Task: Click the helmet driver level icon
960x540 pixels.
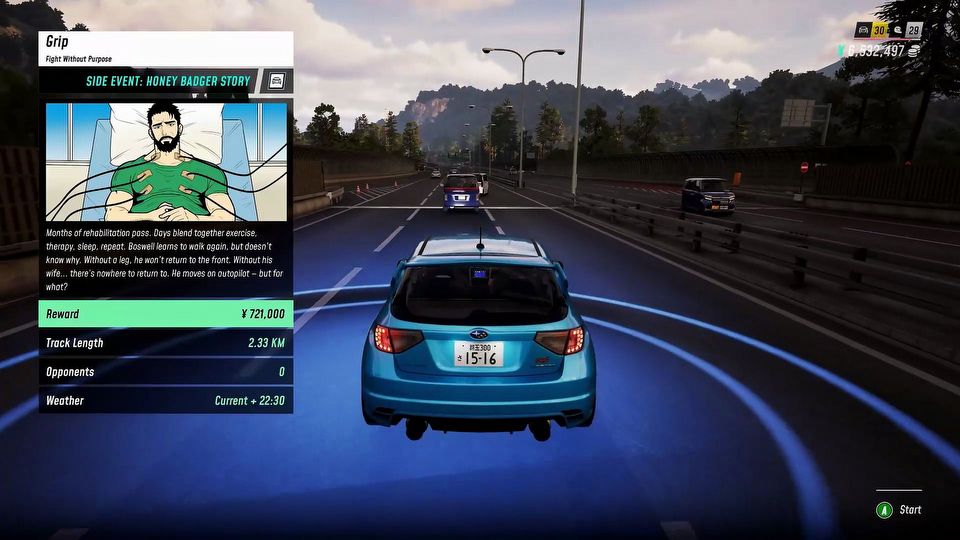Action: 896,30
